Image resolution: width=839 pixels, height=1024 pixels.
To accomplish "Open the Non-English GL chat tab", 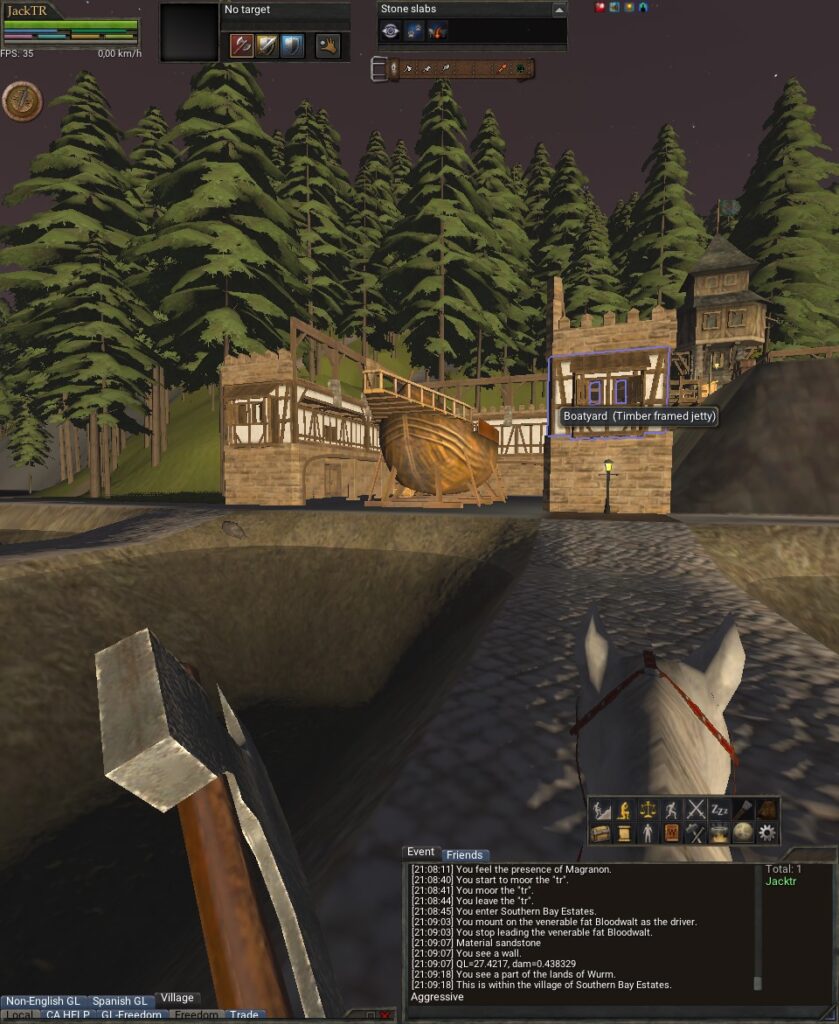I will click(x=43, y=1001).
